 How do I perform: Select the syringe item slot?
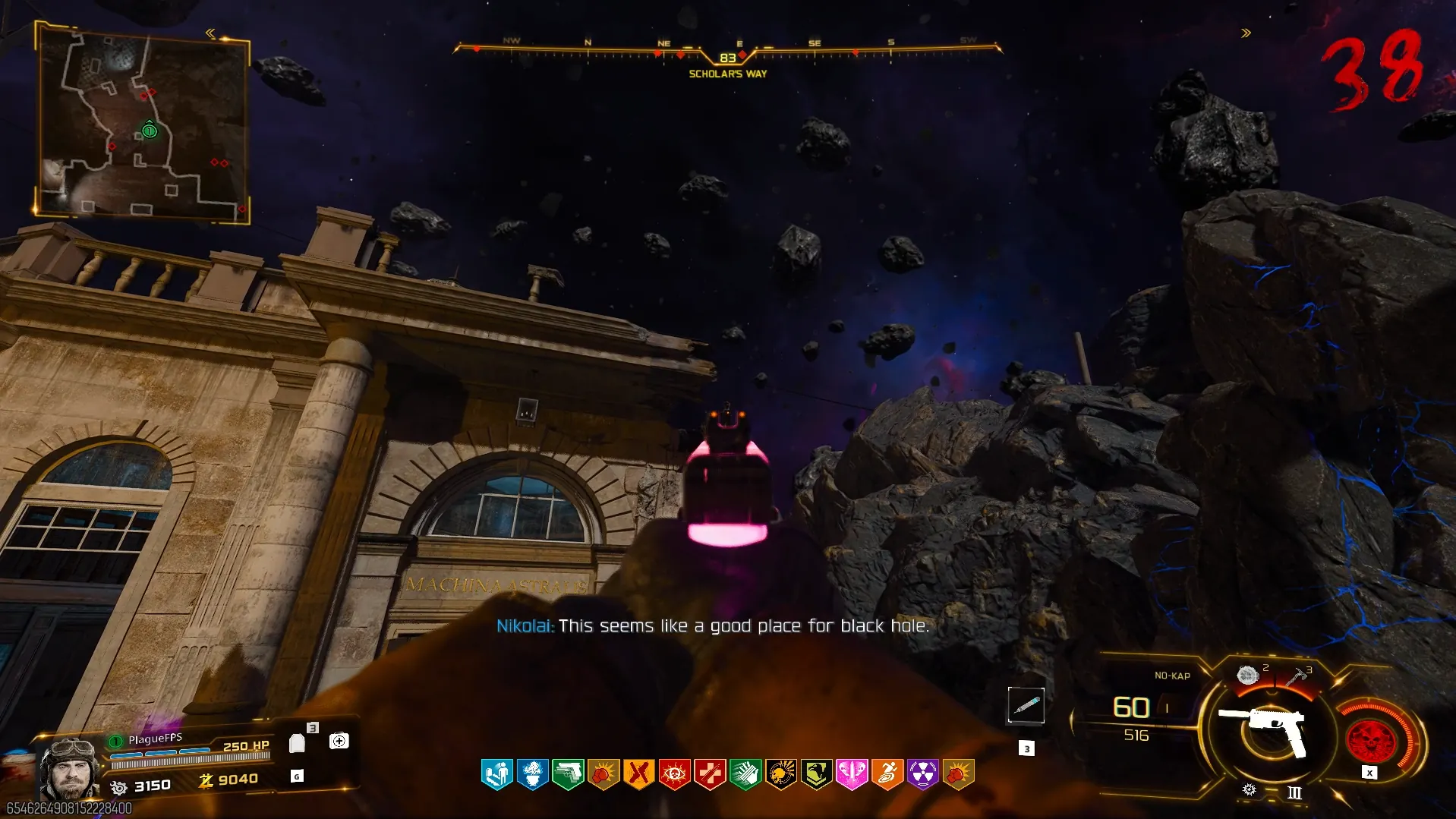(1026, 706)
